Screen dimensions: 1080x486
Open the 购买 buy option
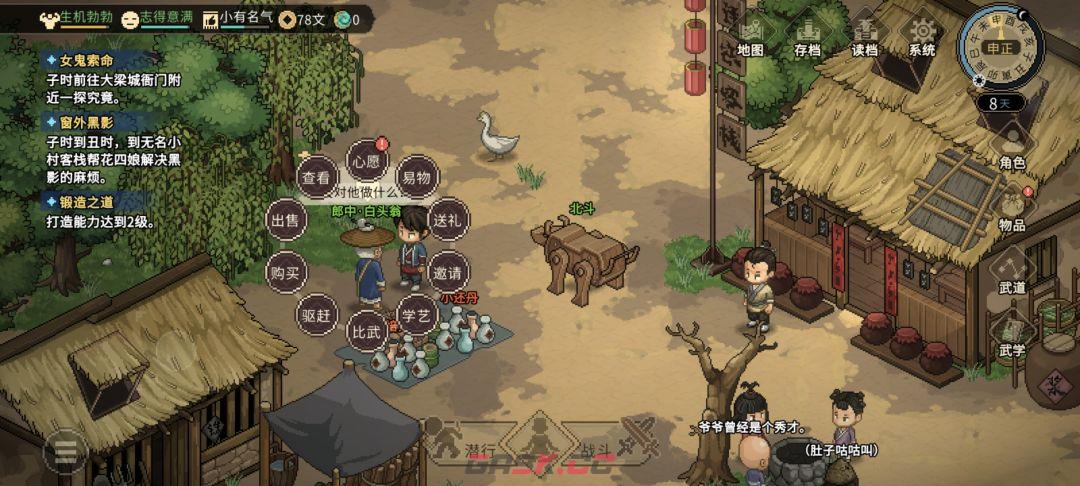click(x=286, y=271)
